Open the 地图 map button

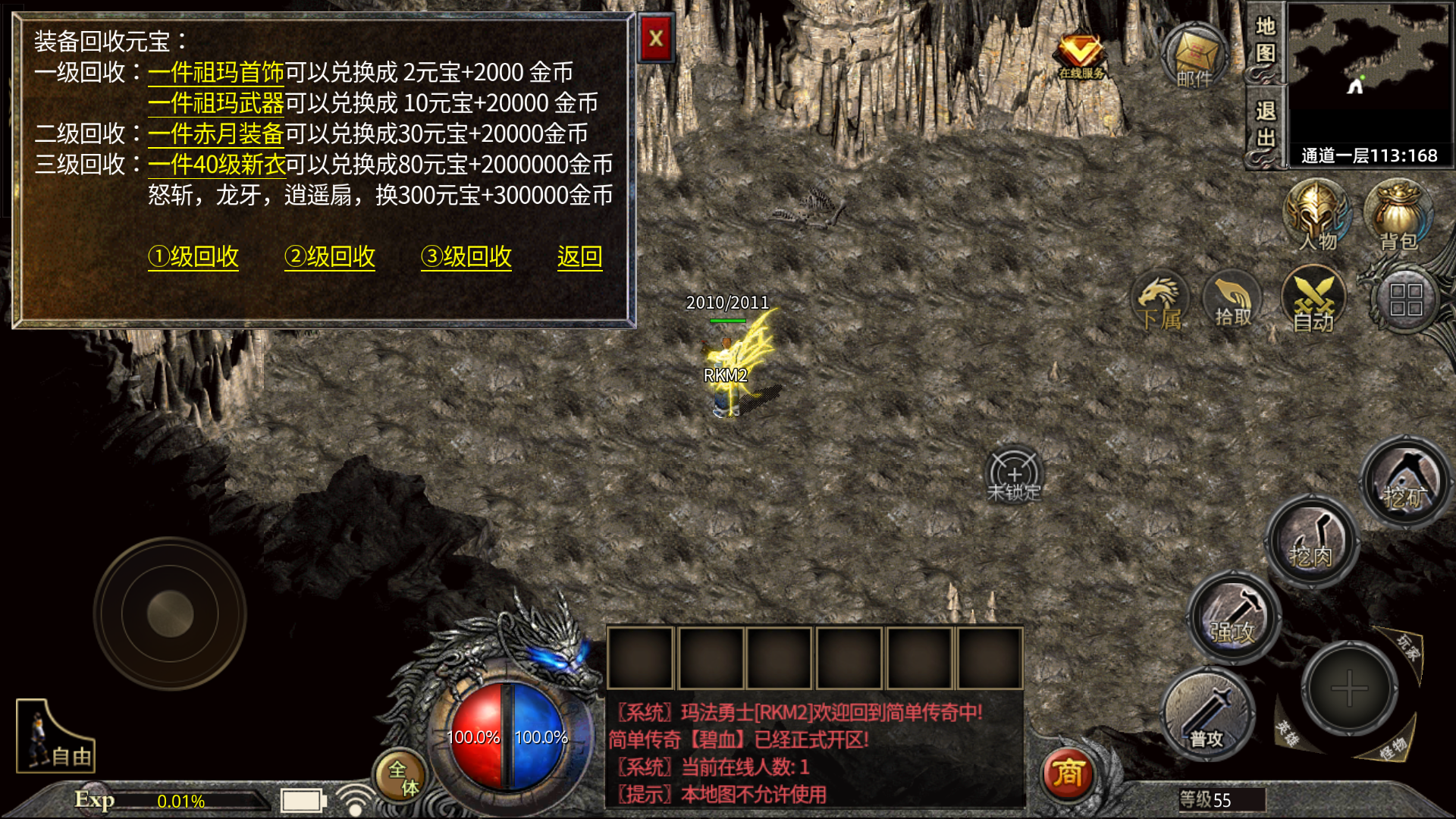1264,40
